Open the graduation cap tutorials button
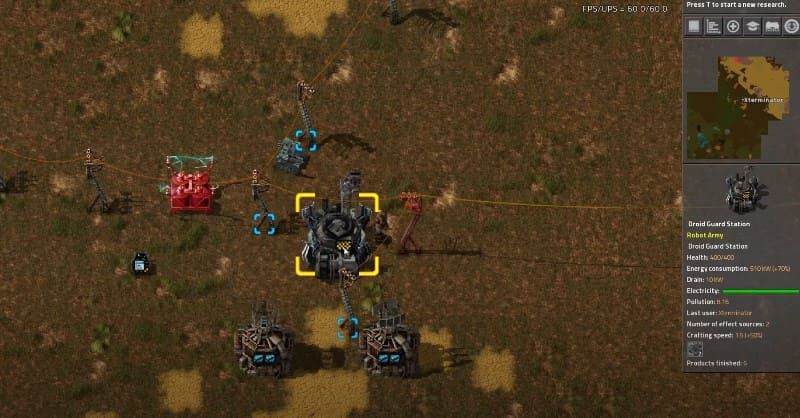The height and width of the screenshot is (418, 800). (x=752, y=27)
